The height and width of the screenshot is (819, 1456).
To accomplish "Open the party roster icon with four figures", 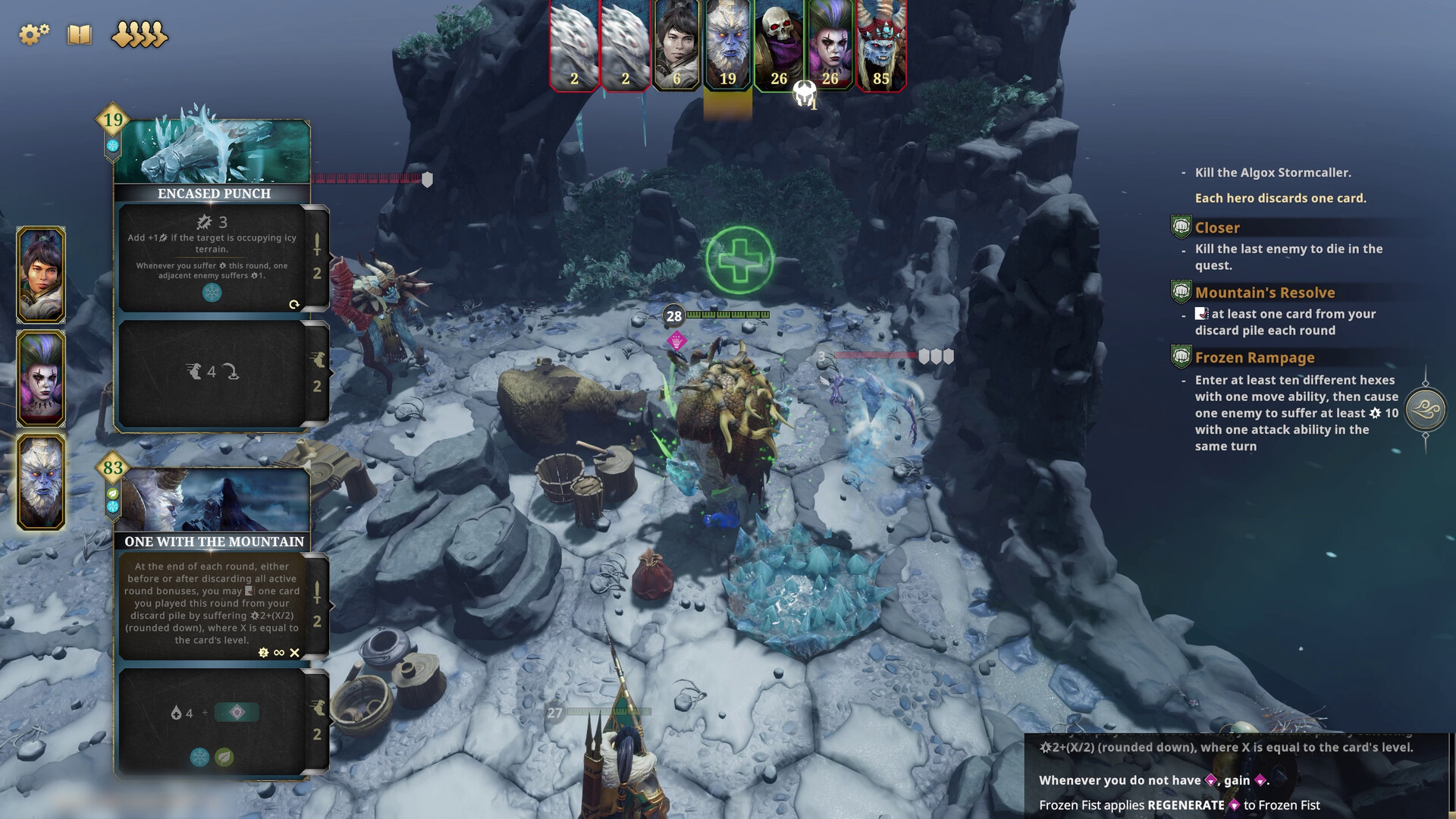I will click(139, 34).
